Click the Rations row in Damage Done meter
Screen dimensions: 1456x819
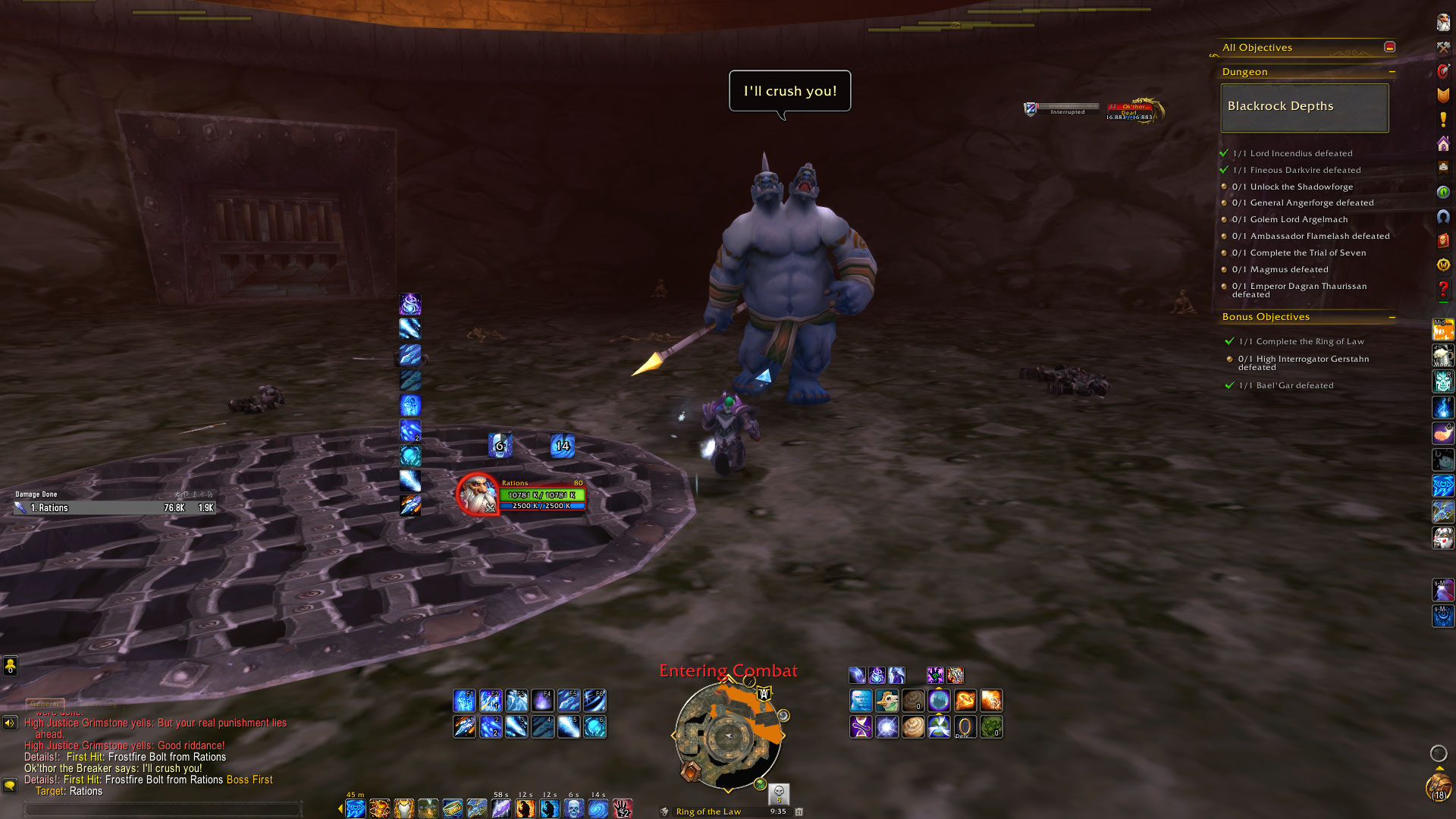(114, 508)
